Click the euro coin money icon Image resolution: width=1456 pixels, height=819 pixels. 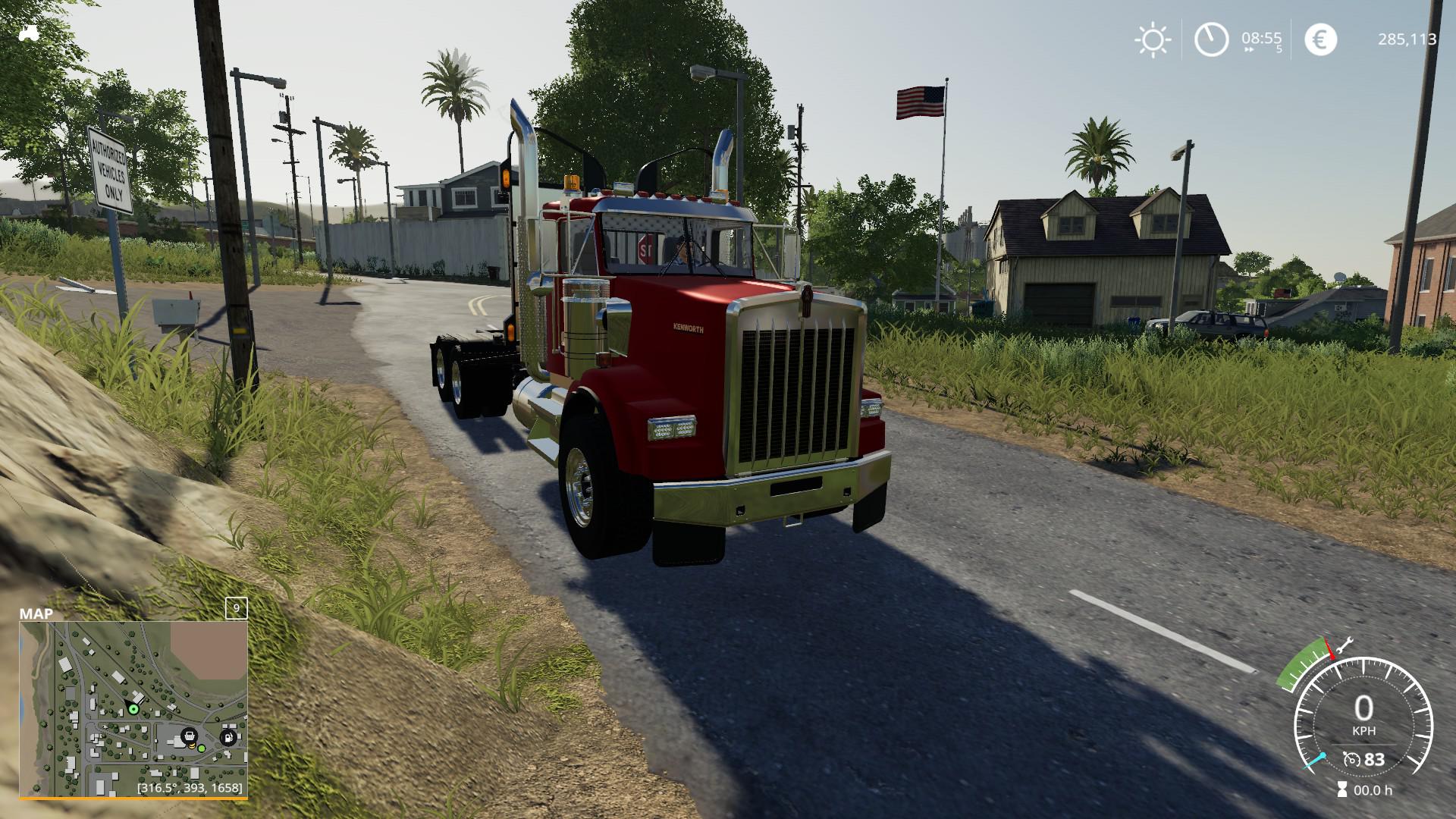click(1322, 38)
